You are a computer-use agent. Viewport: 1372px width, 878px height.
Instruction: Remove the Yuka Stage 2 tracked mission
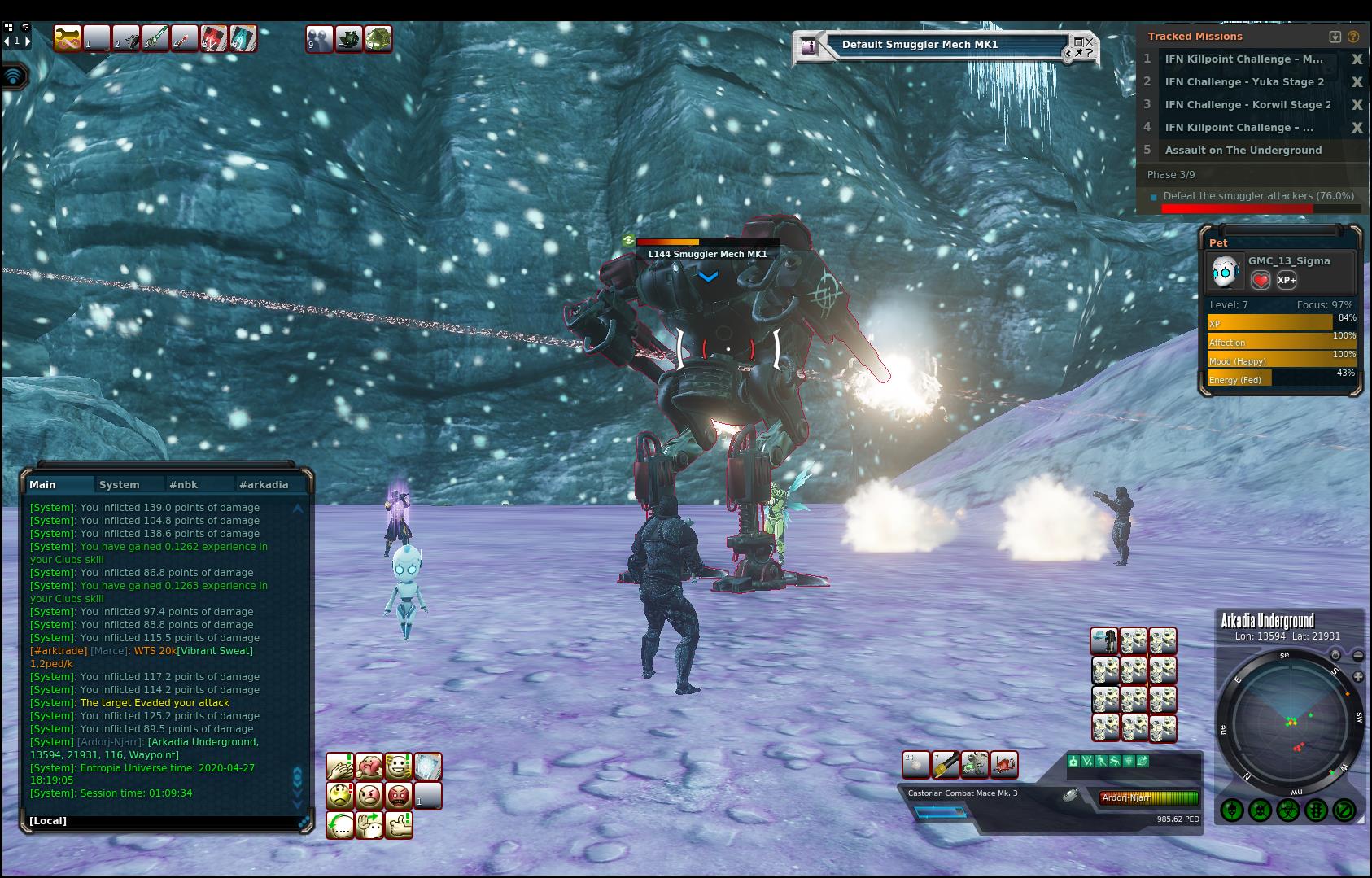[1357, 81]
